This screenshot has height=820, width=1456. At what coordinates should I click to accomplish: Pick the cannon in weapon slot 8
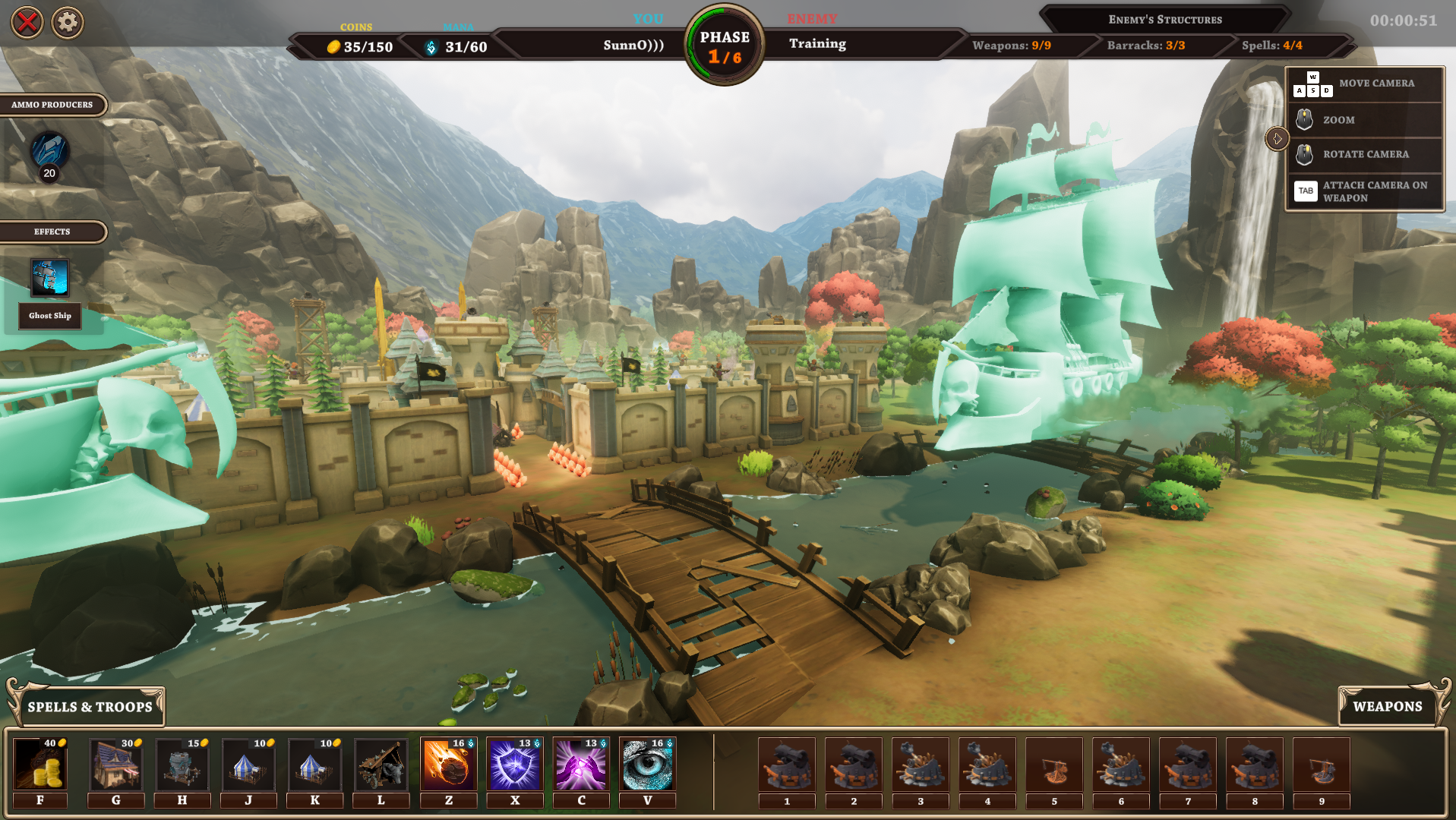1255,765
